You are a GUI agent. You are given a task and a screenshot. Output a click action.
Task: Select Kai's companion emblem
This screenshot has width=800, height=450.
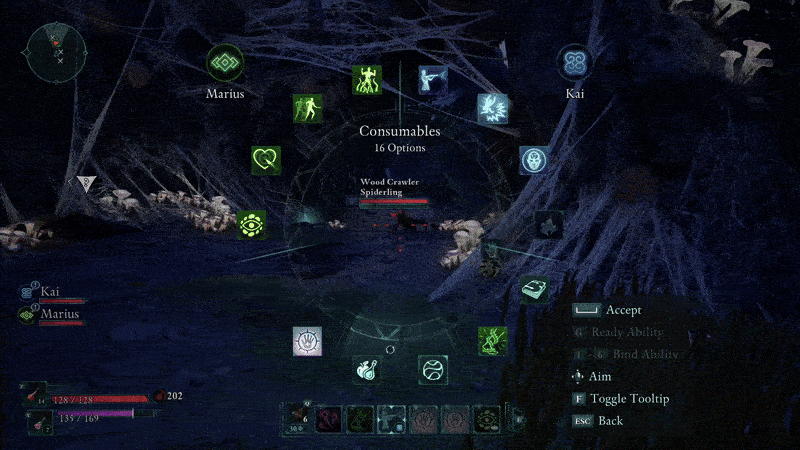coord(574,63)
